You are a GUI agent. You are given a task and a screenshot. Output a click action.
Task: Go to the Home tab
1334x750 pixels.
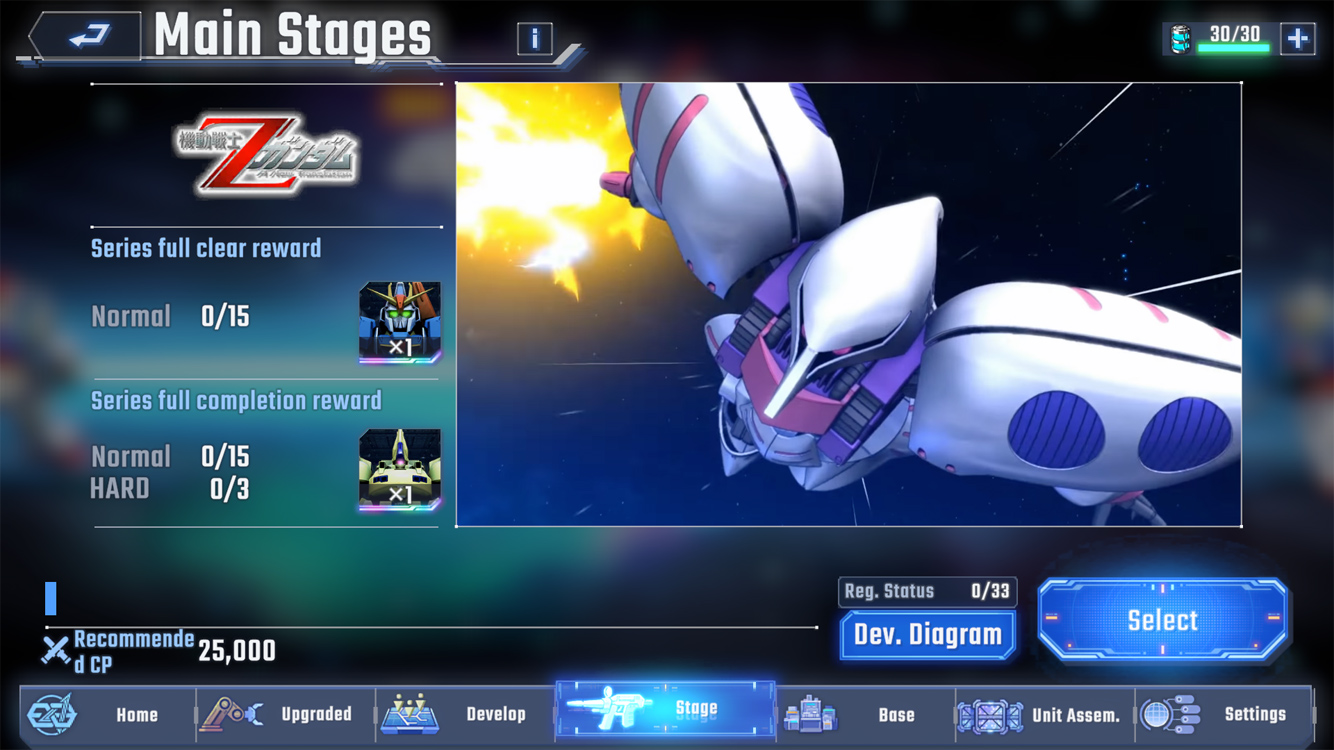(108, 714)
